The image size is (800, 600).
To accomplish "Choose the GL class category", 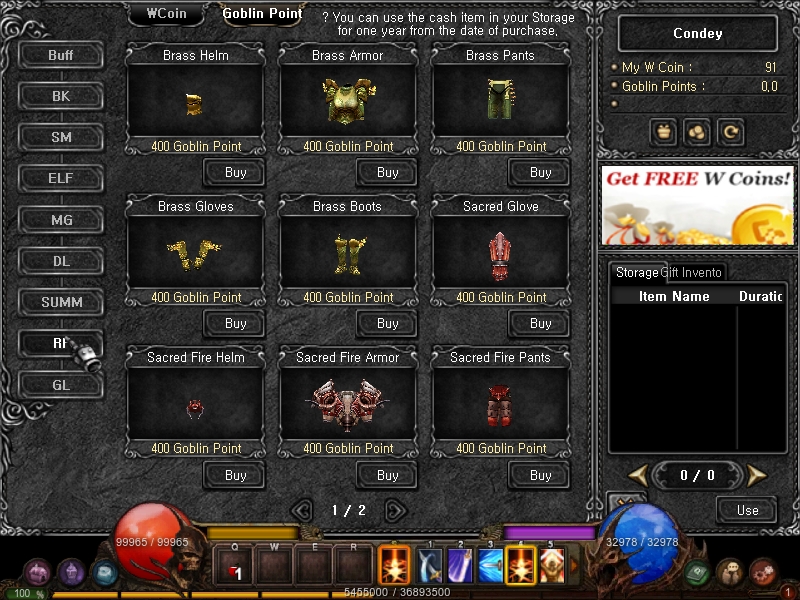I will [x=61, y=384].
